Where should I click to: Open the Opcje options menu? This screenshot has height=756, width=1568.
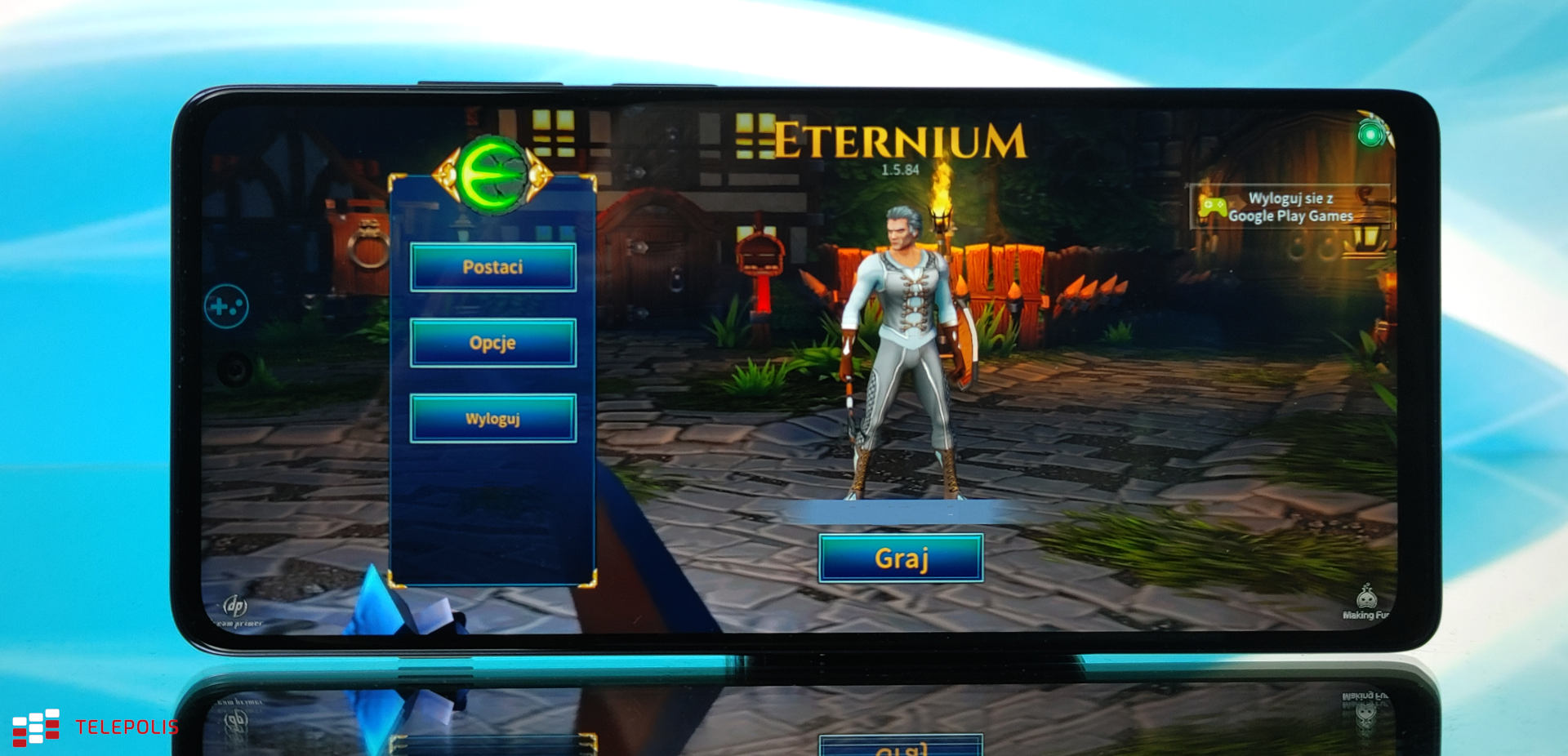(x=492, y=343)
